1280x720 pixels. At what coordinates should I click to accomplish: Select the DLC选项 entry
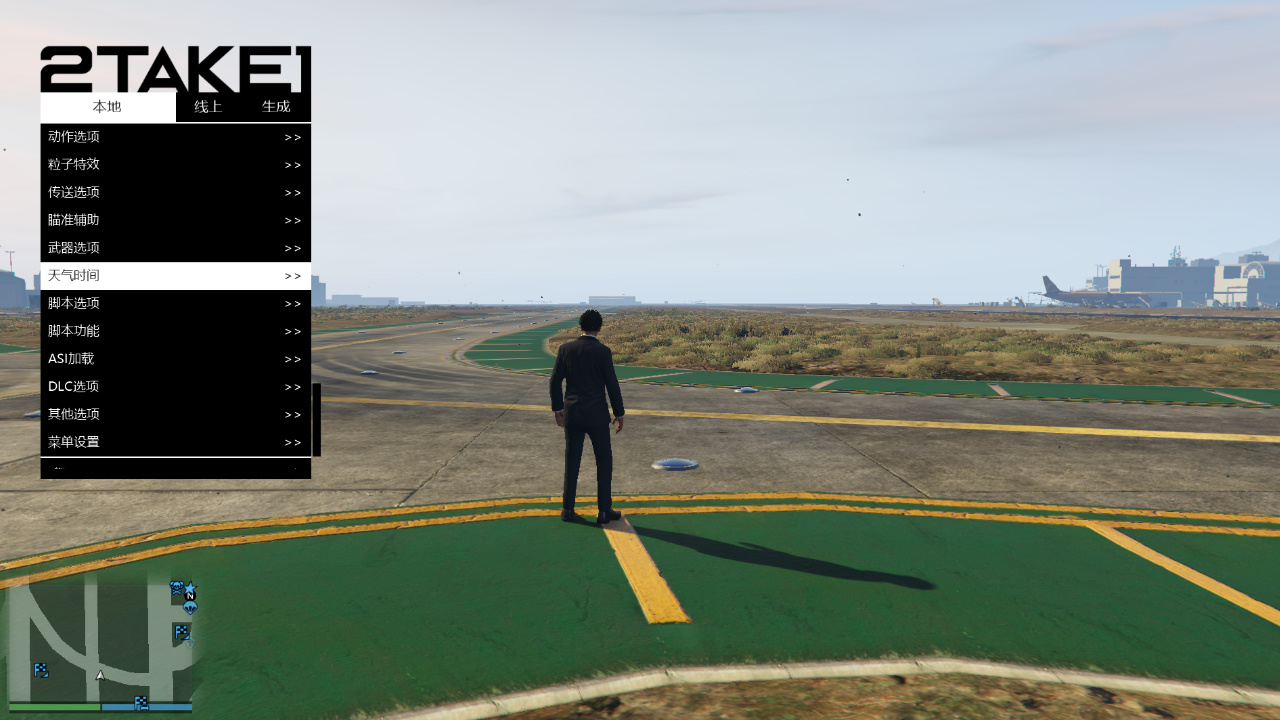tap(175, 387)
